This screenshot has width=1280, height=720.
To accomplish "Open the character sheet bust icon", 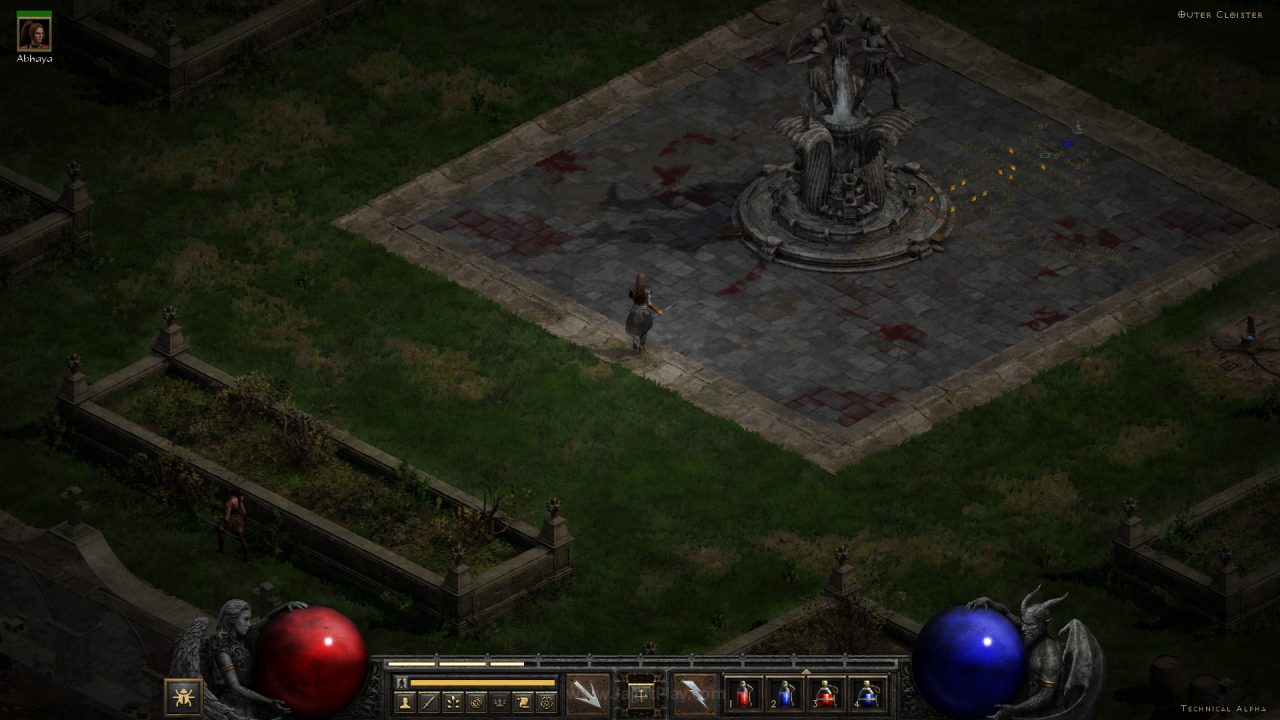I will tap(405, 702).
